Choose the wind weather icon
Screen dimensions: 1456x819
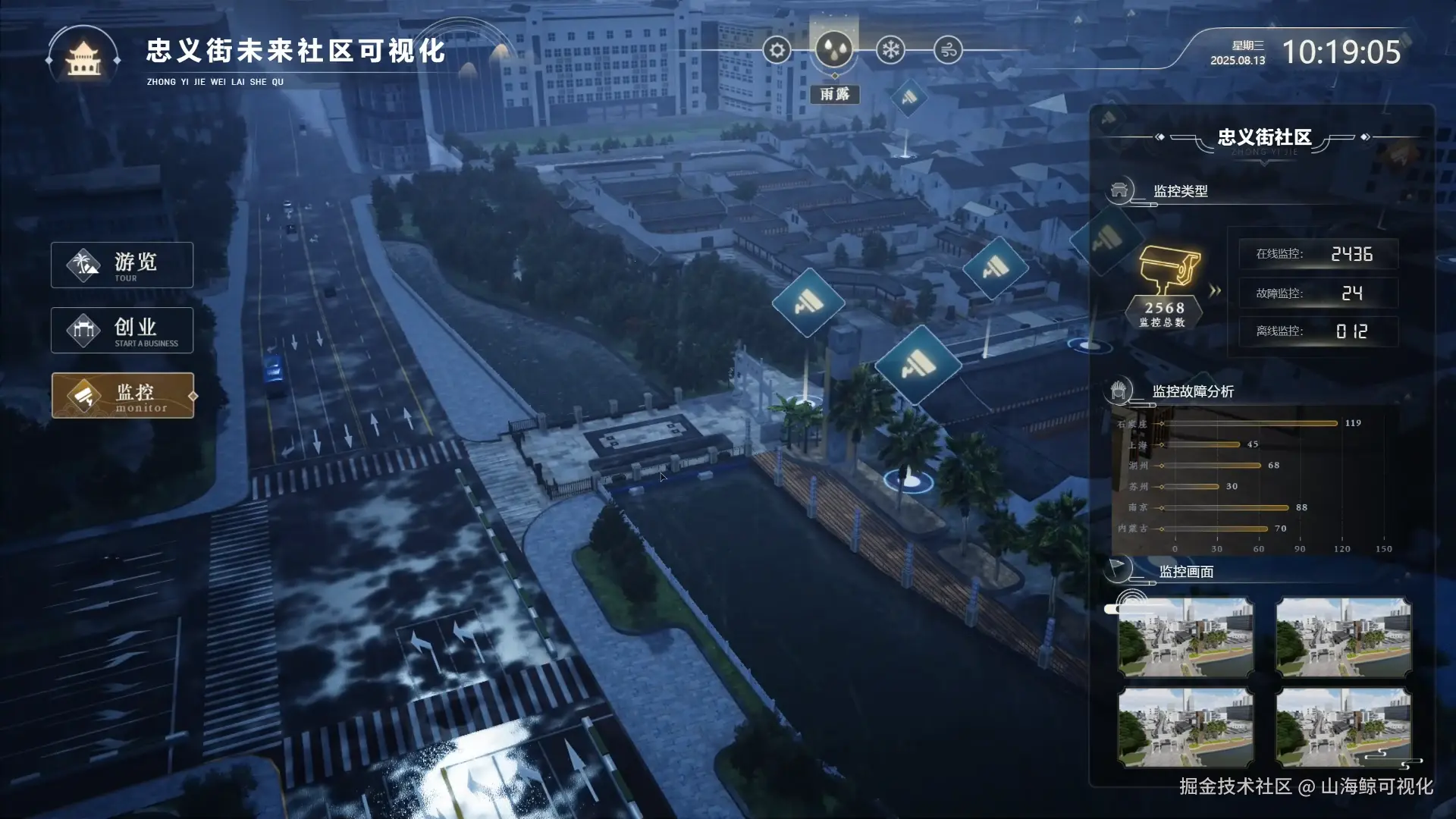[x=948, y=51]
